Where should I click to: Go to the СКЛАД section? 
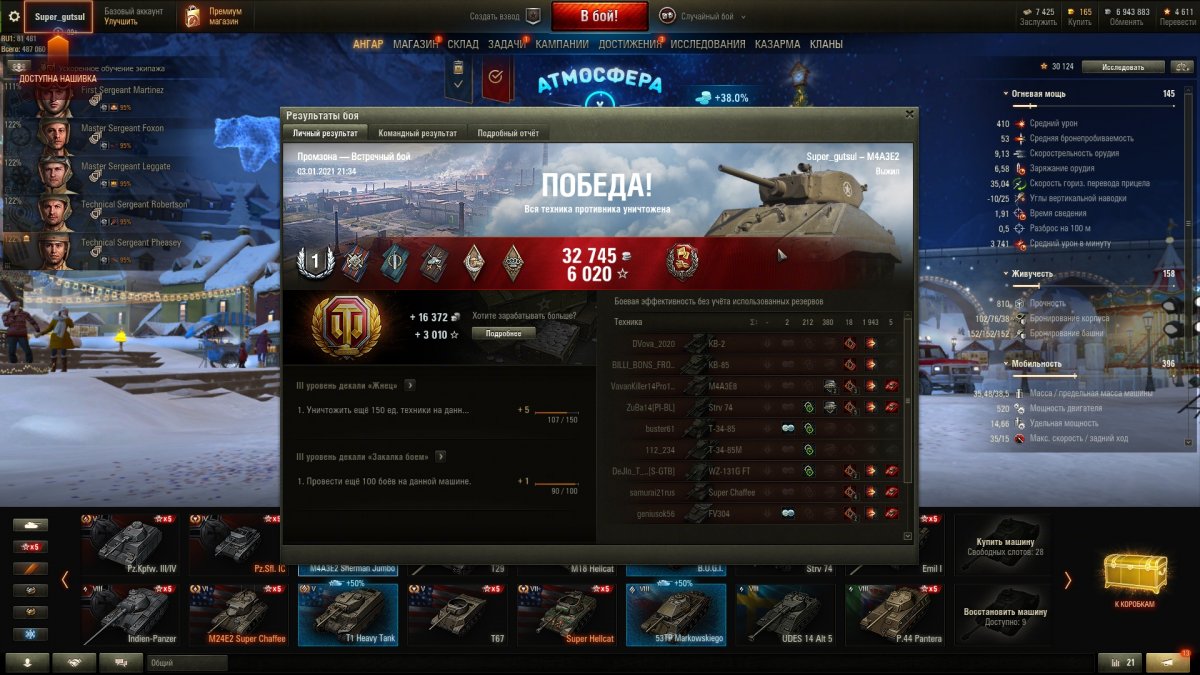click(x=463, y=44)
